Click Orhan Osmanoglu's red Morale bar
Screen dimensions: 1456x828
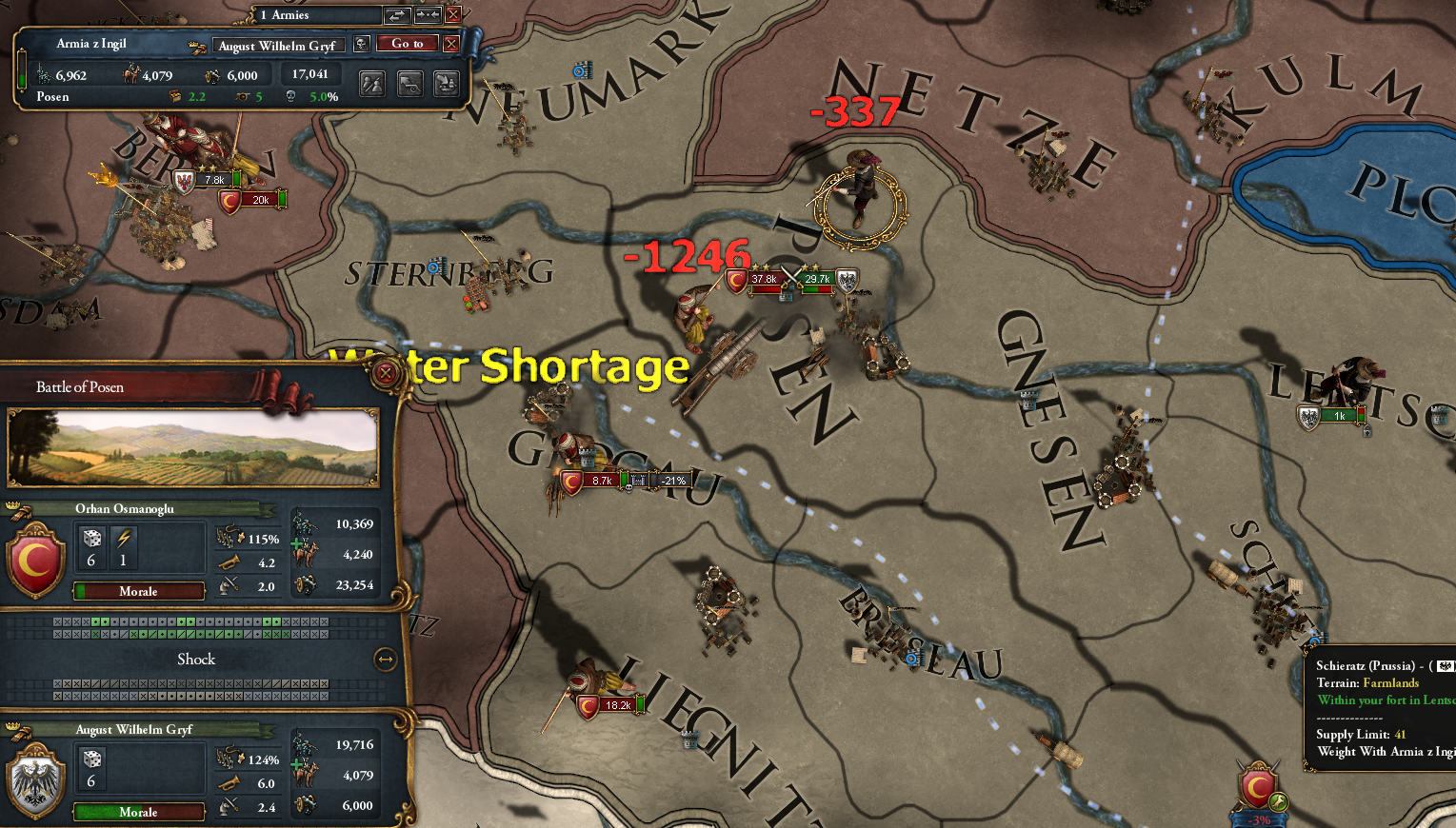139,591
